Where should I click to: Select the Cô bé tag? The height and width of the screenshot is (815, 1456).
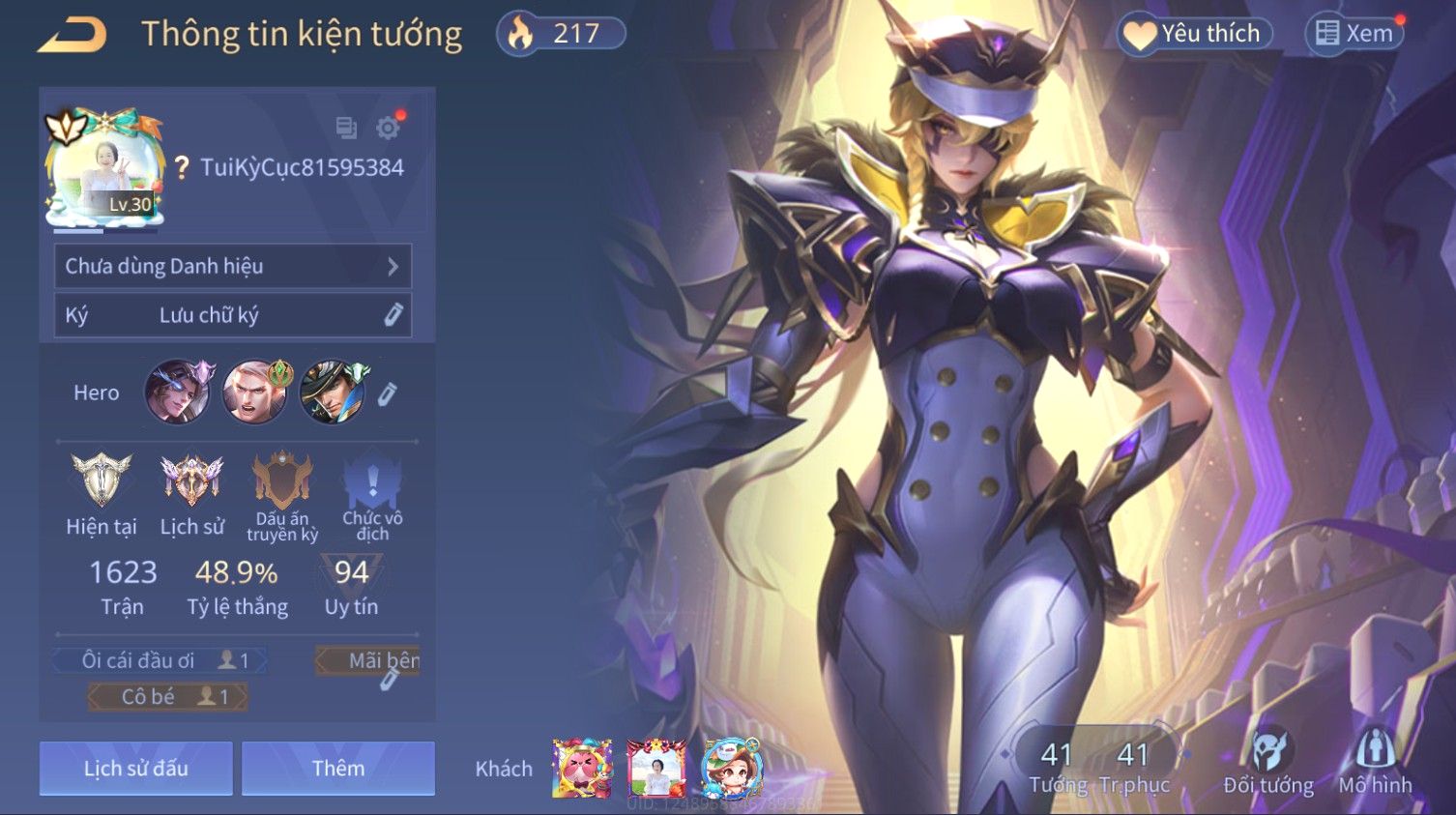(x=167, y=696)
